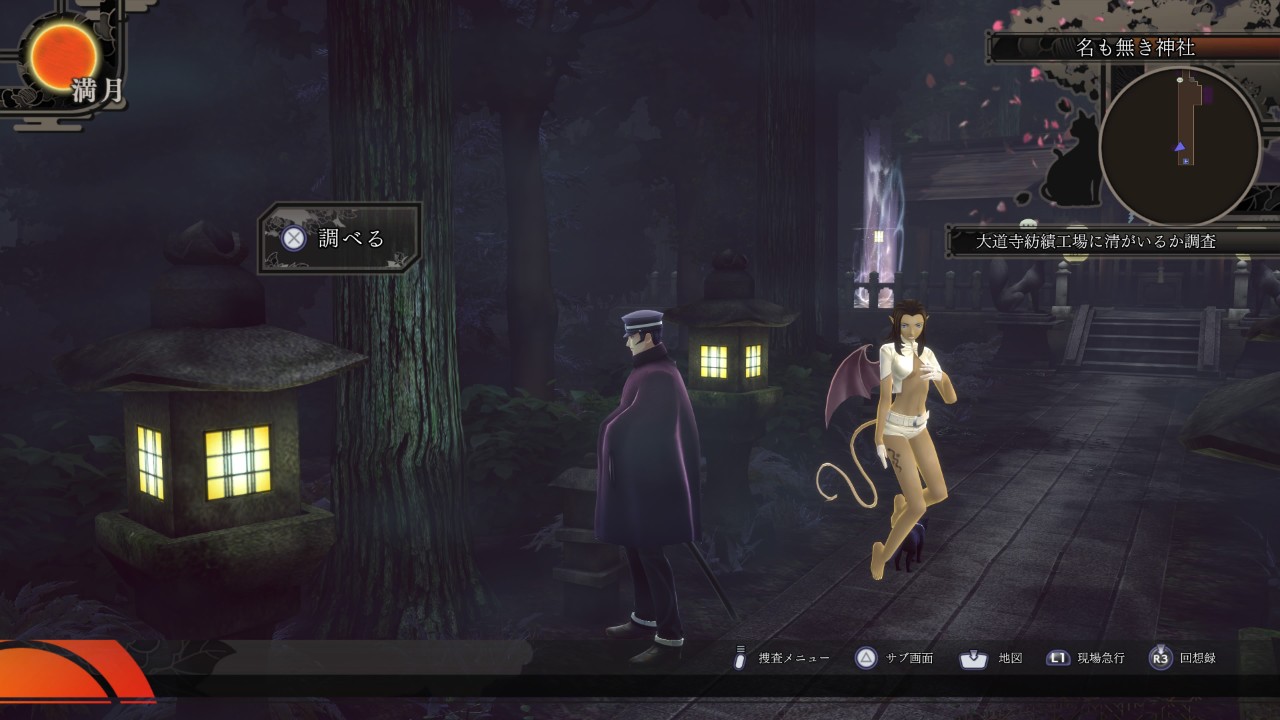
Task: Click the 満月 full moon phase icon
Action: tap(64, 56)
